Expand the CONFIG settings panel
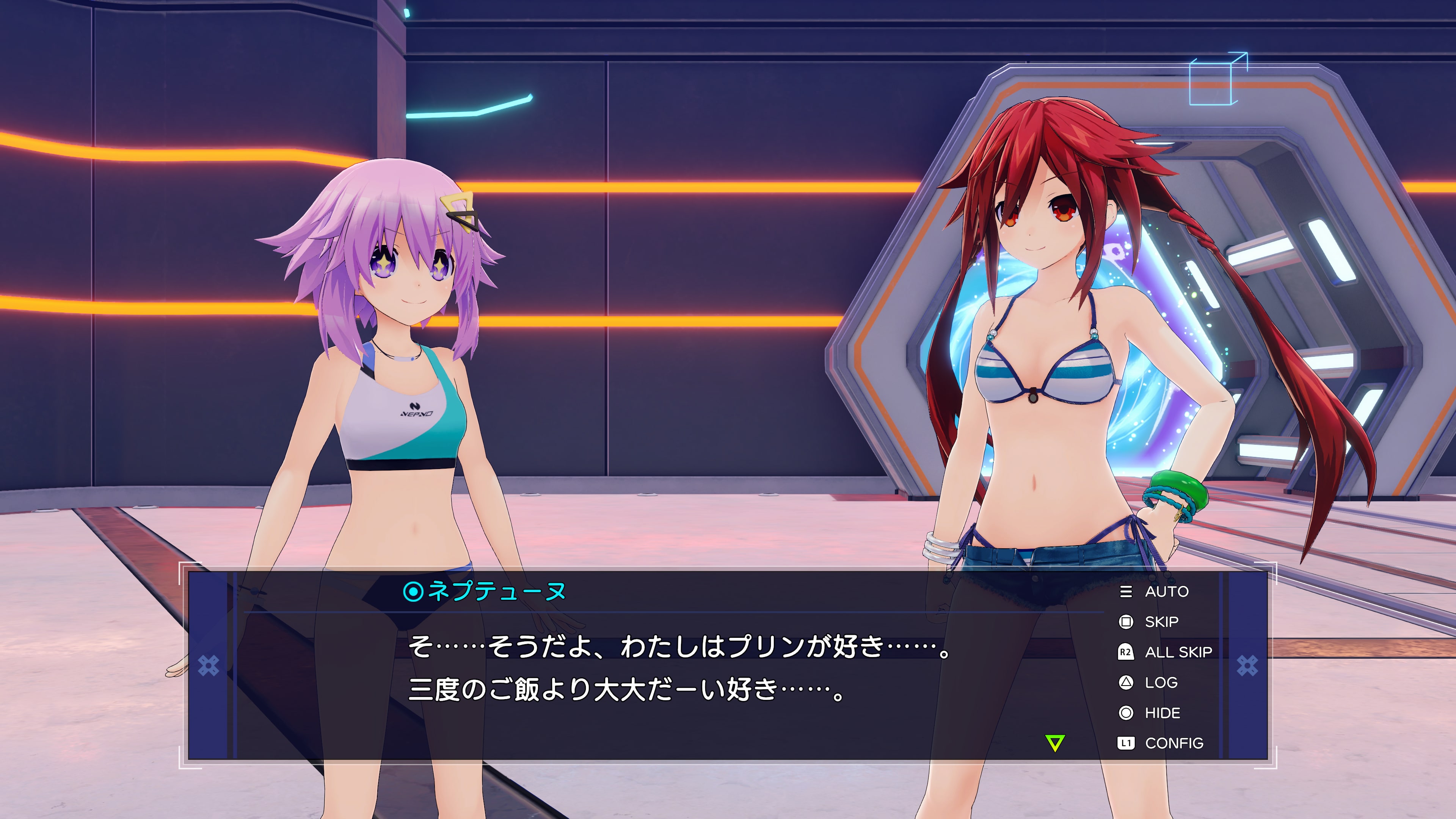Viewport: 1456px width, 819px height. pos(1175,743)
